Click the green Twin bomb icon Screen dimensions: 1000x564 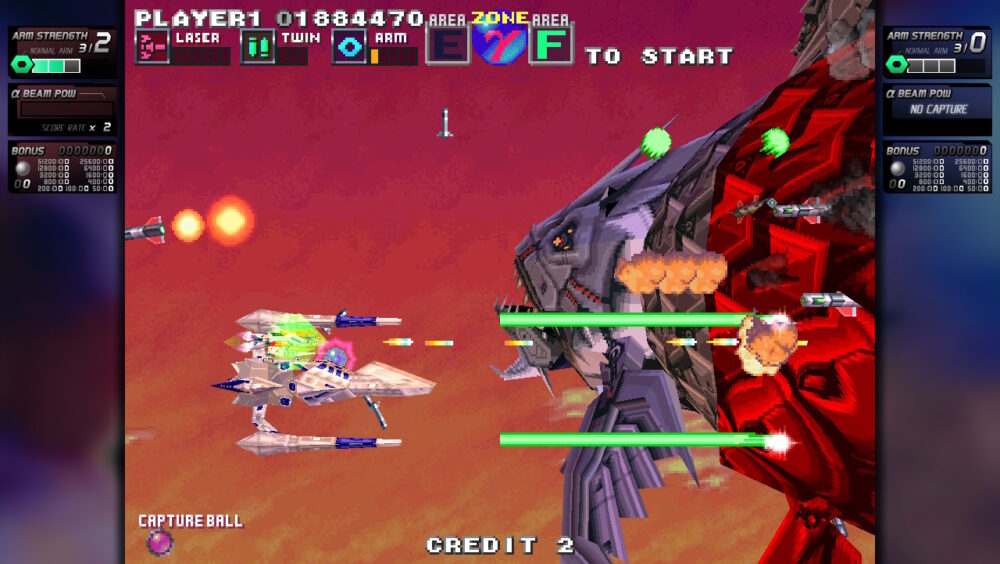coord(257,47)
